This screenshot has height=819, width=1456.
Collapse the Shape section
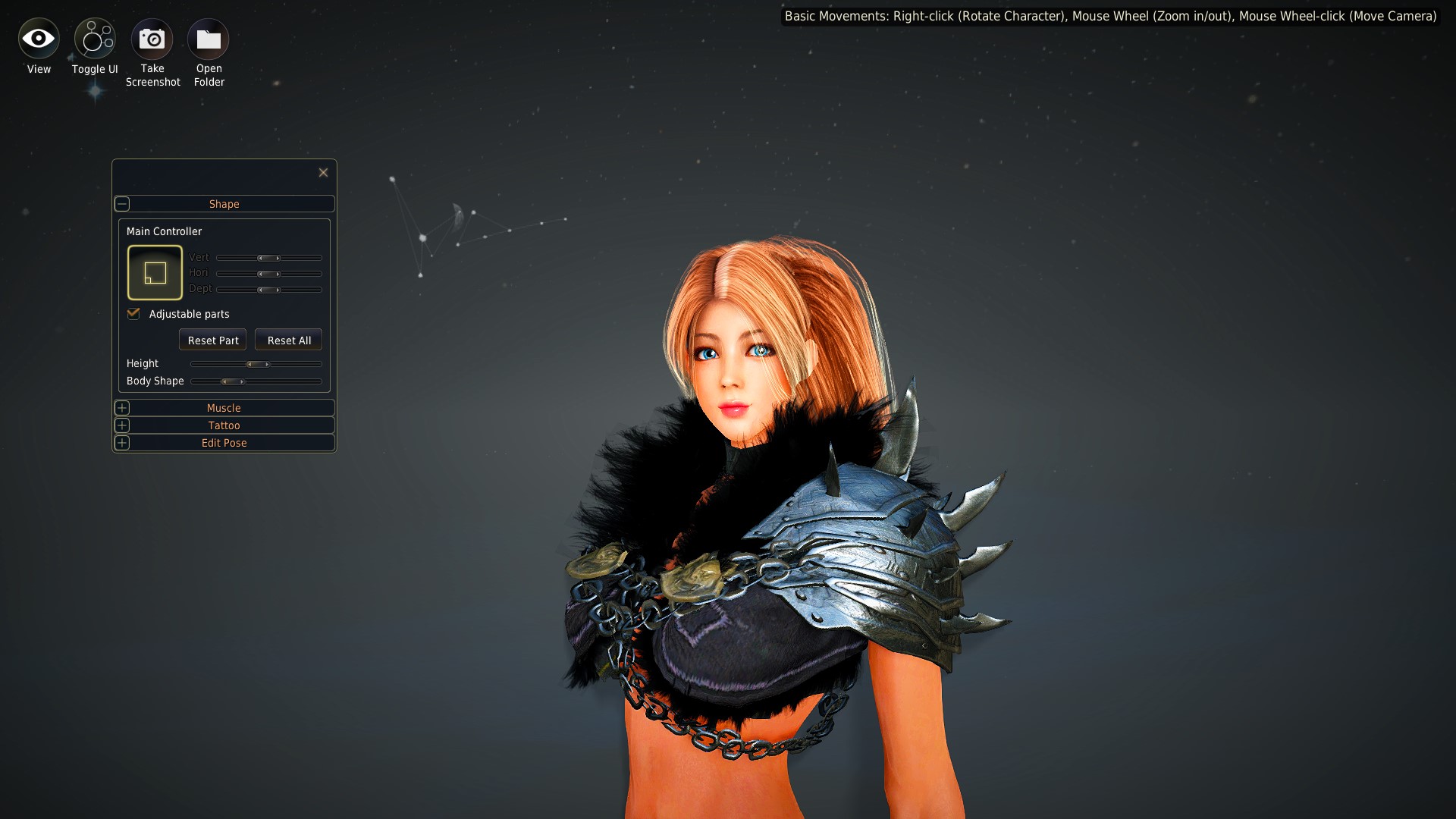122,204
